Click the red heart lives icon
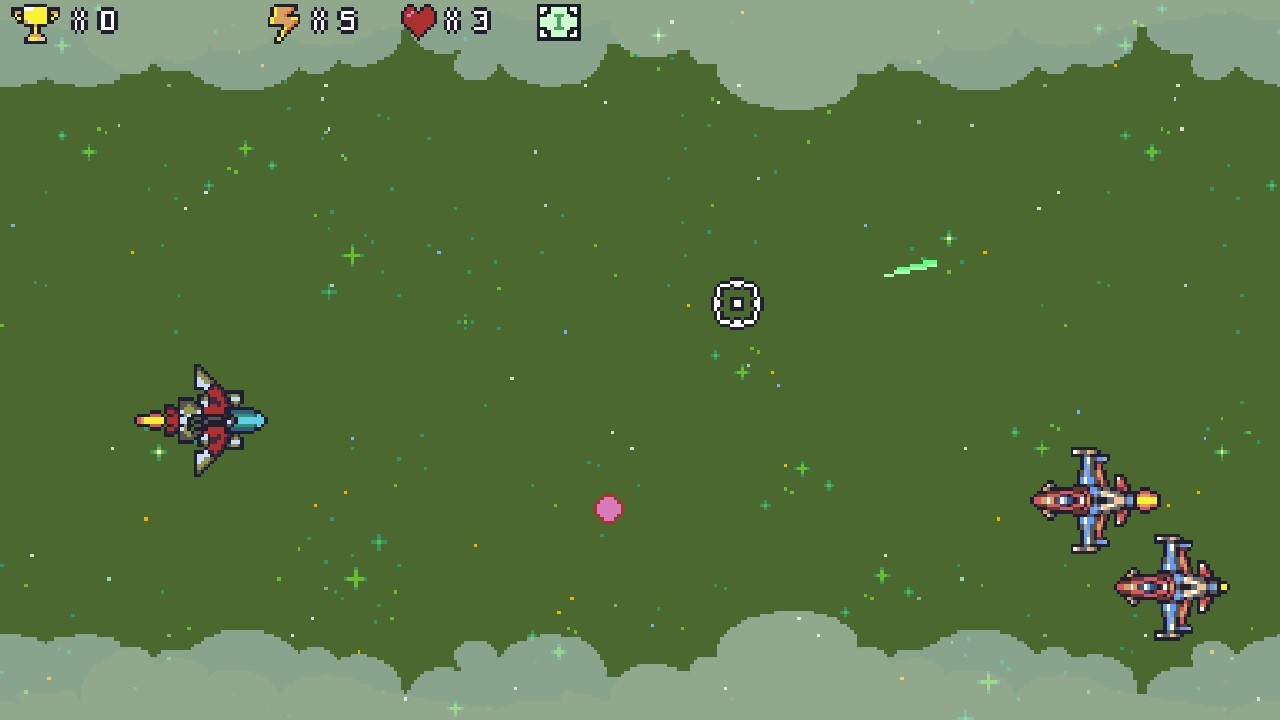The height and width of the screenshot is (720, 1280). pos(419,20)
